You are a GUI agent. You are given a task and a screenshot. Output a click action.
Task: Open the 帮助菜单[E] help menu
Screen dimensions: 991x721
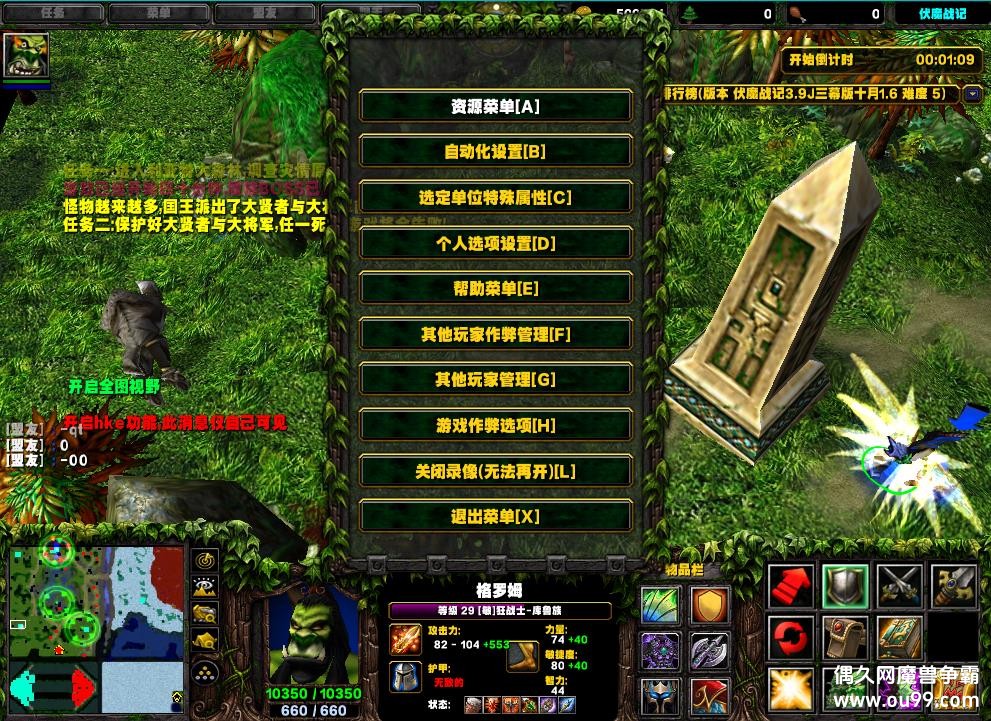495,289
